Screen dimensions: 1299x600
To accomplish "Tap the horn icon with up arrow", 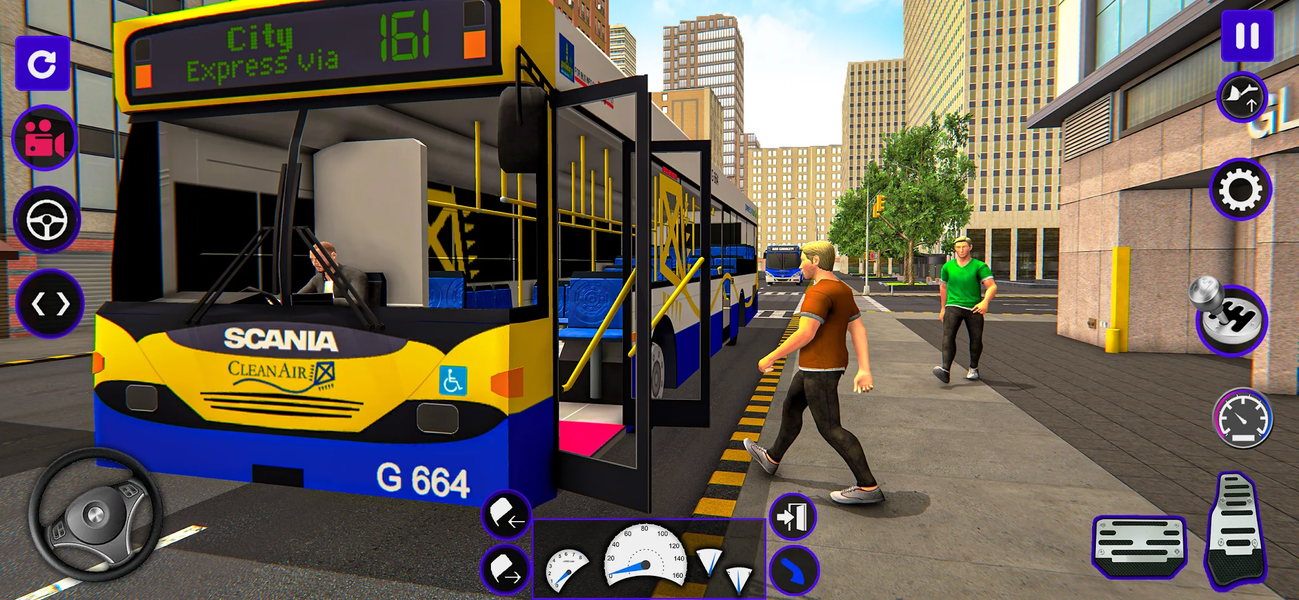I will point(1242,97).
